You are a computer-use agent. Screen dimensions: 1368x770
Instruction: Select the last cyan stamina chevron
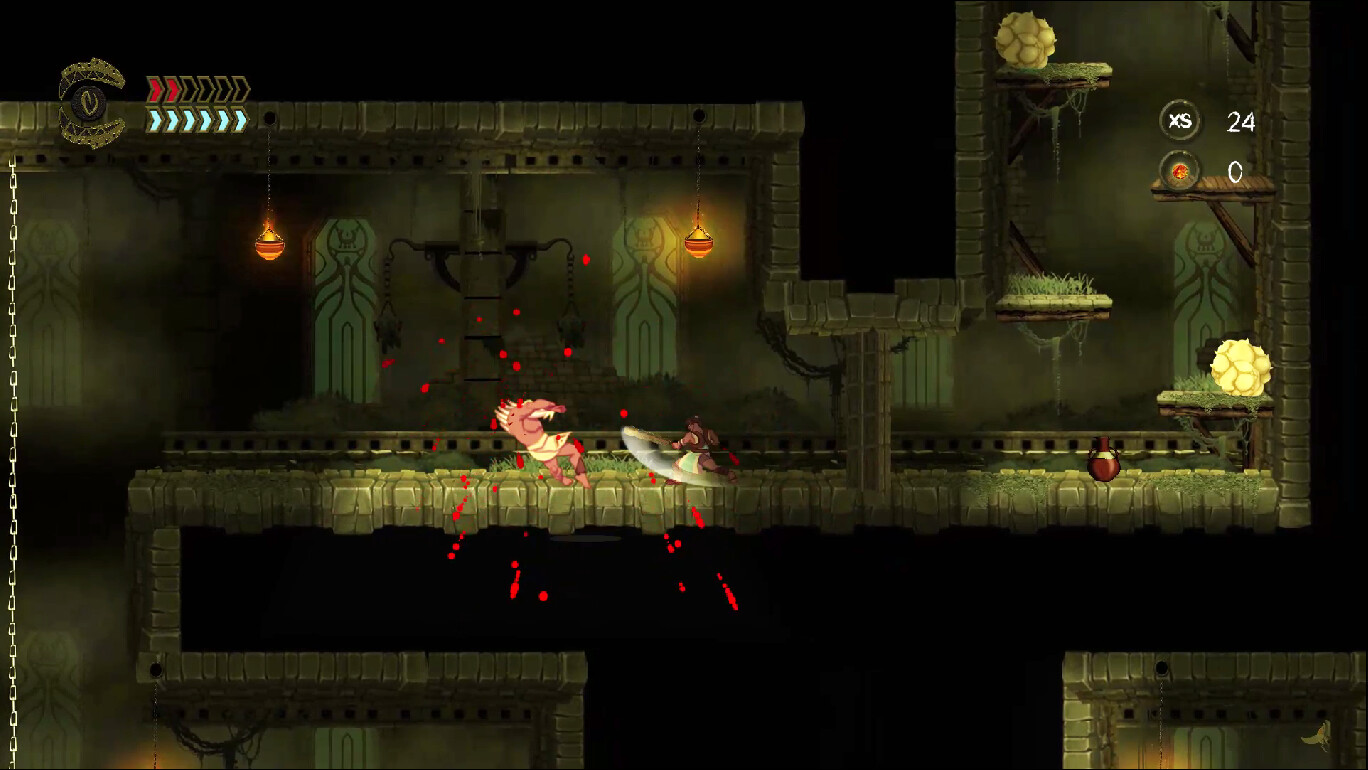click(241, 120)
